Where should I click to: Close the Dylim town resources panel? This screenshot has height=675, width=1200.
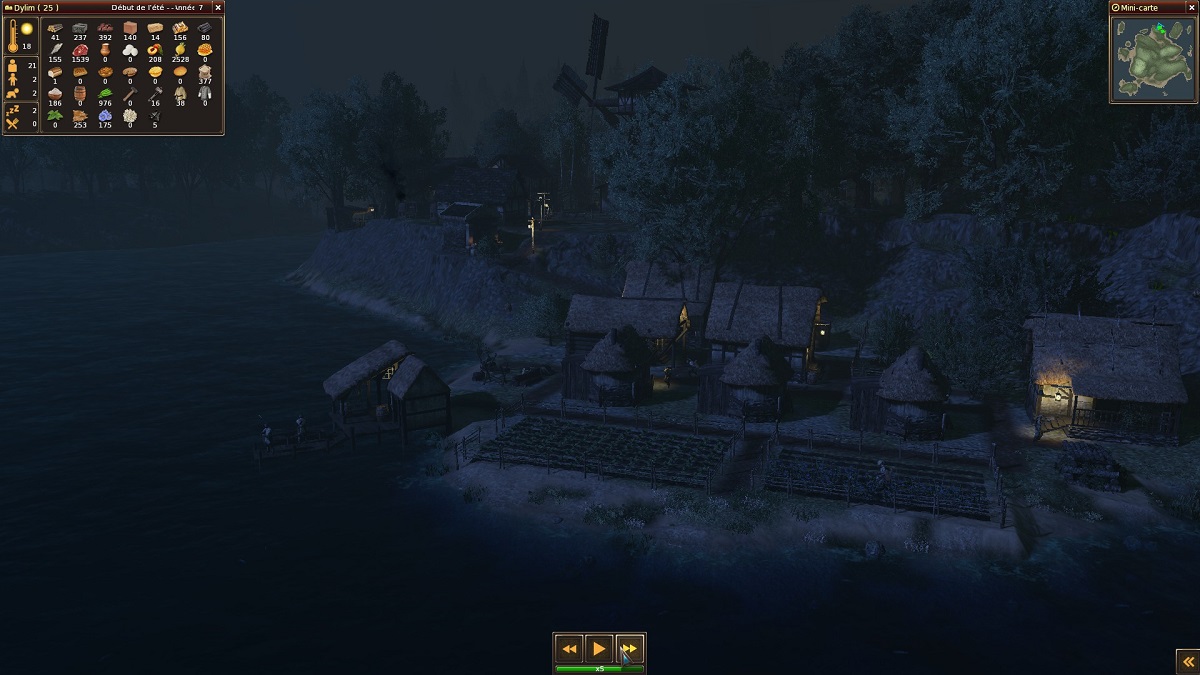pyautogui.click(x=218, y=8)
